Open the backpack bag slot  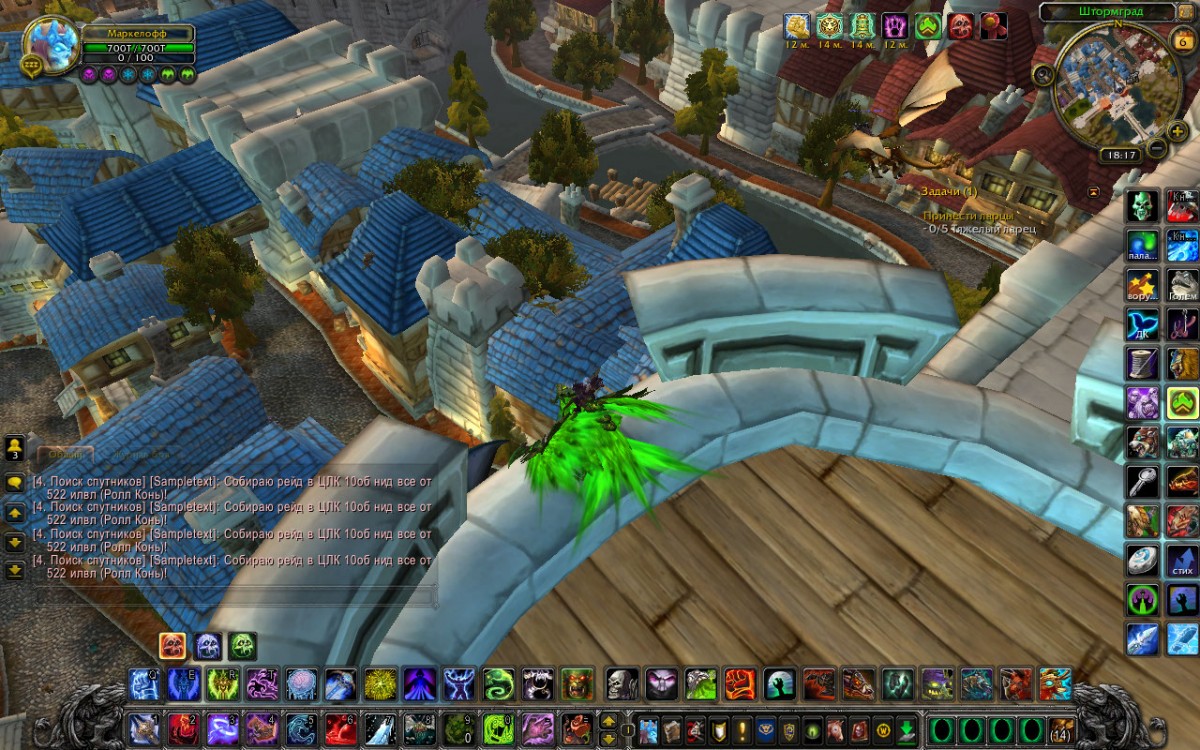1060,729
